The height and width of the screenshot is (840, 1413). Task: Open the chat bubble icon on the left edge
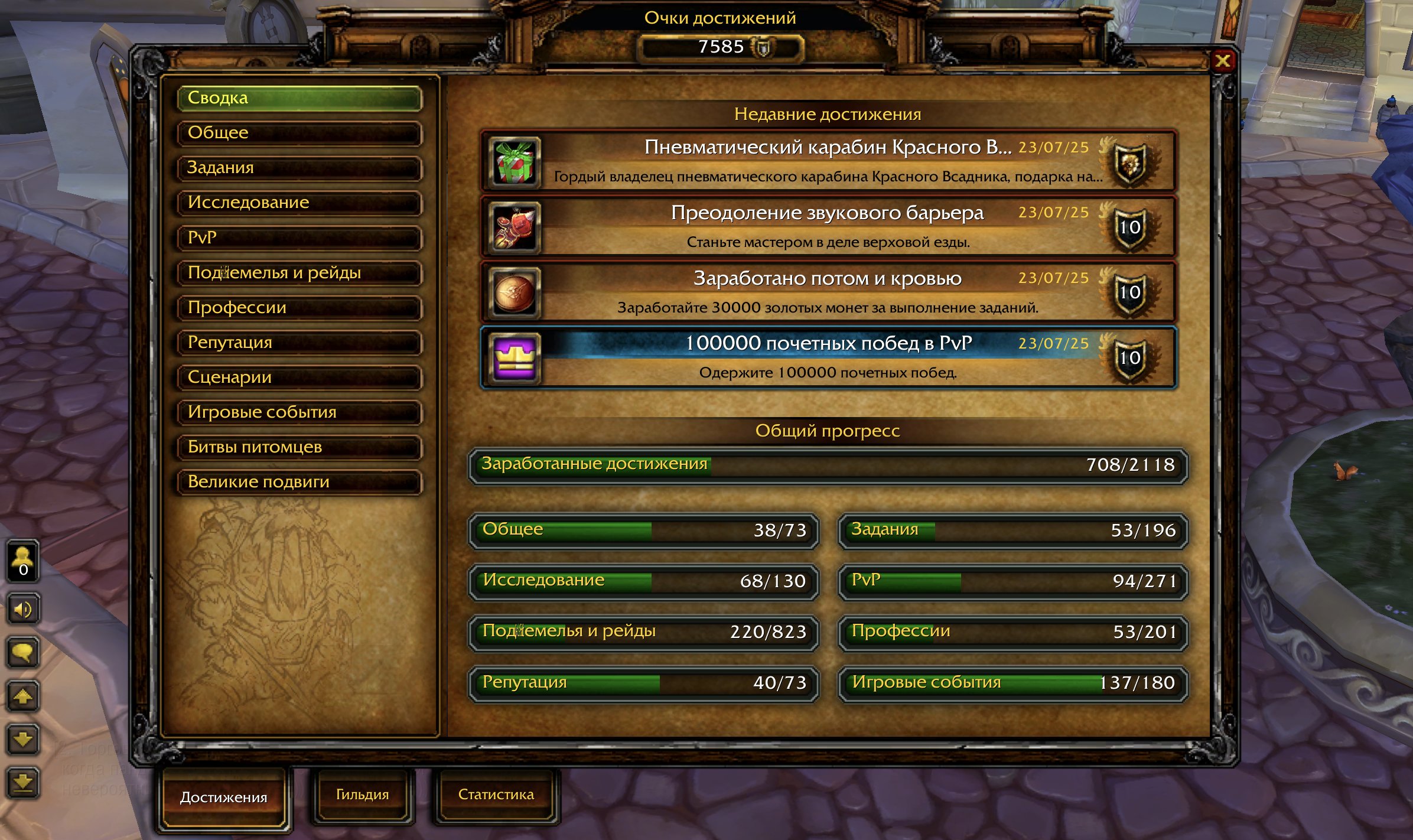pyautogui.click(x=22, y=653)
